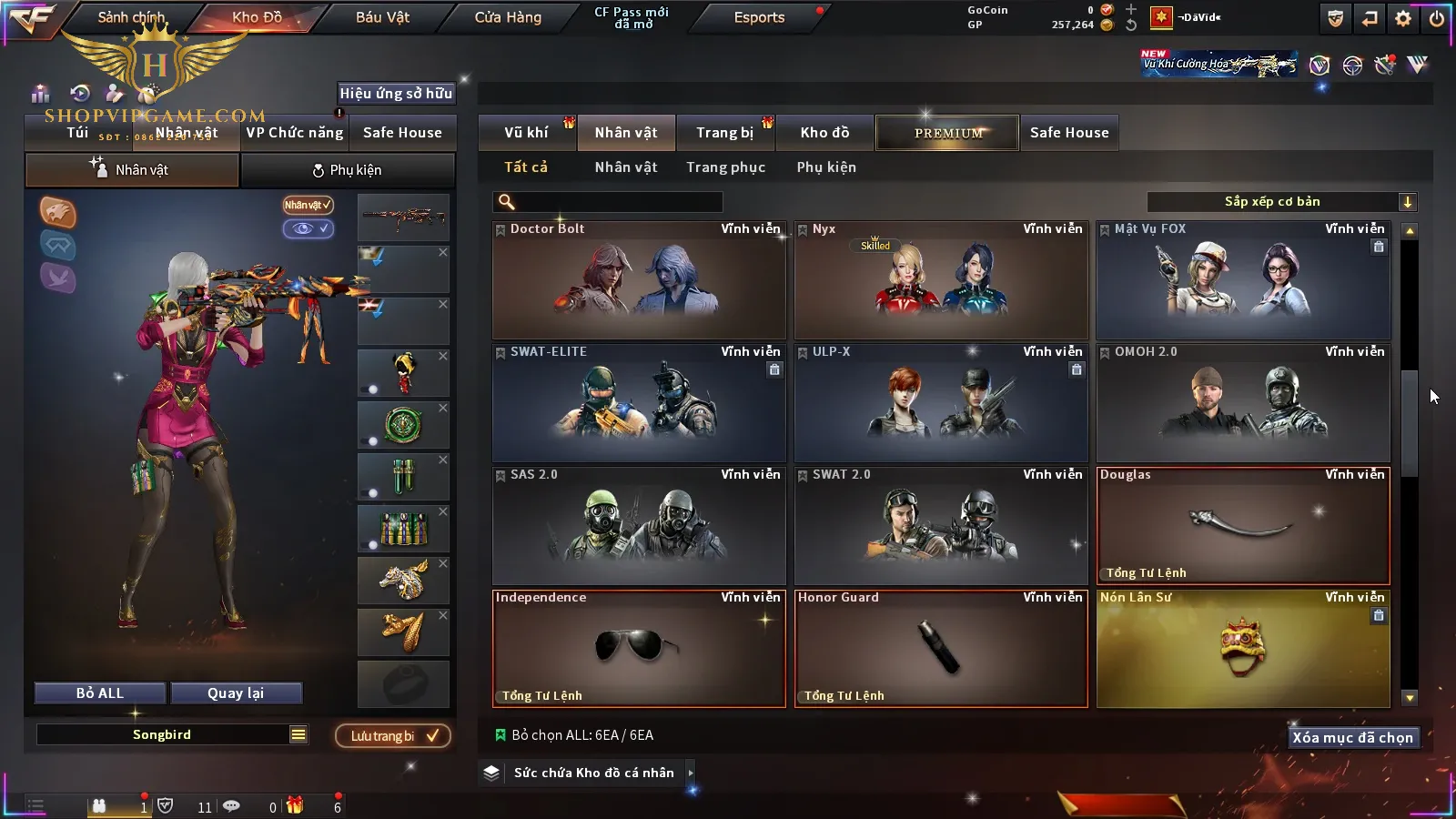
Task: Select the Trang phục filter
Action: coord(725,167)
